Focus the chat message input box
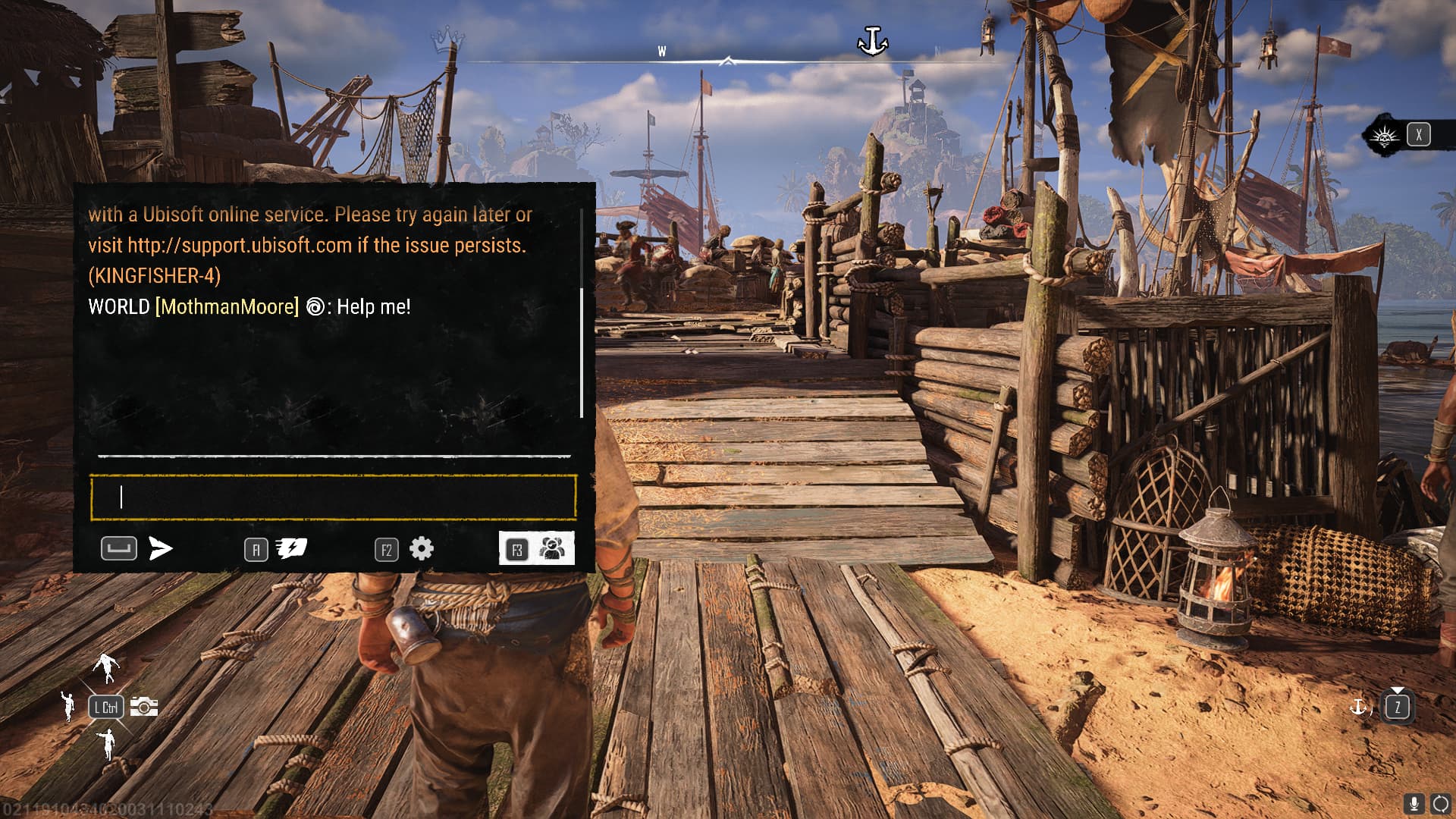This screenshot has width=1456, height=819. tap(333, 497)
